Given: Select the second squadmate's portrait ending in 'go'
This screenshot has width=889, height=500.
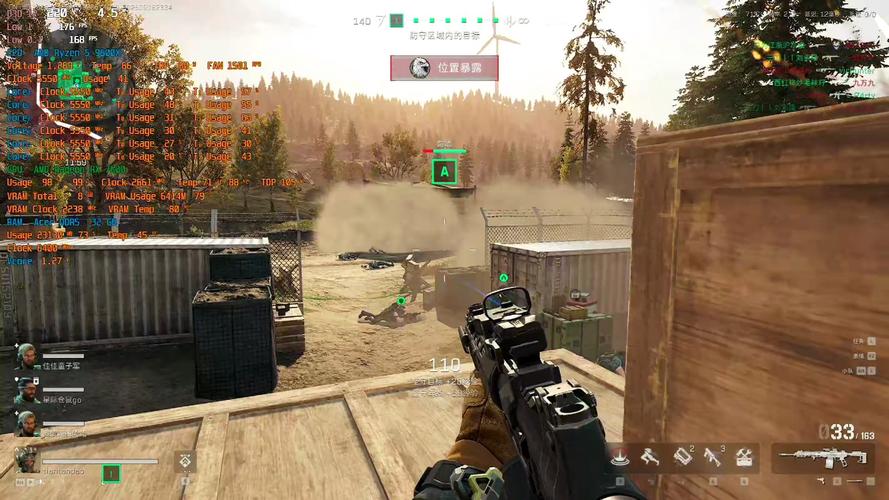Looking at the screenshot, I should 26,392.
